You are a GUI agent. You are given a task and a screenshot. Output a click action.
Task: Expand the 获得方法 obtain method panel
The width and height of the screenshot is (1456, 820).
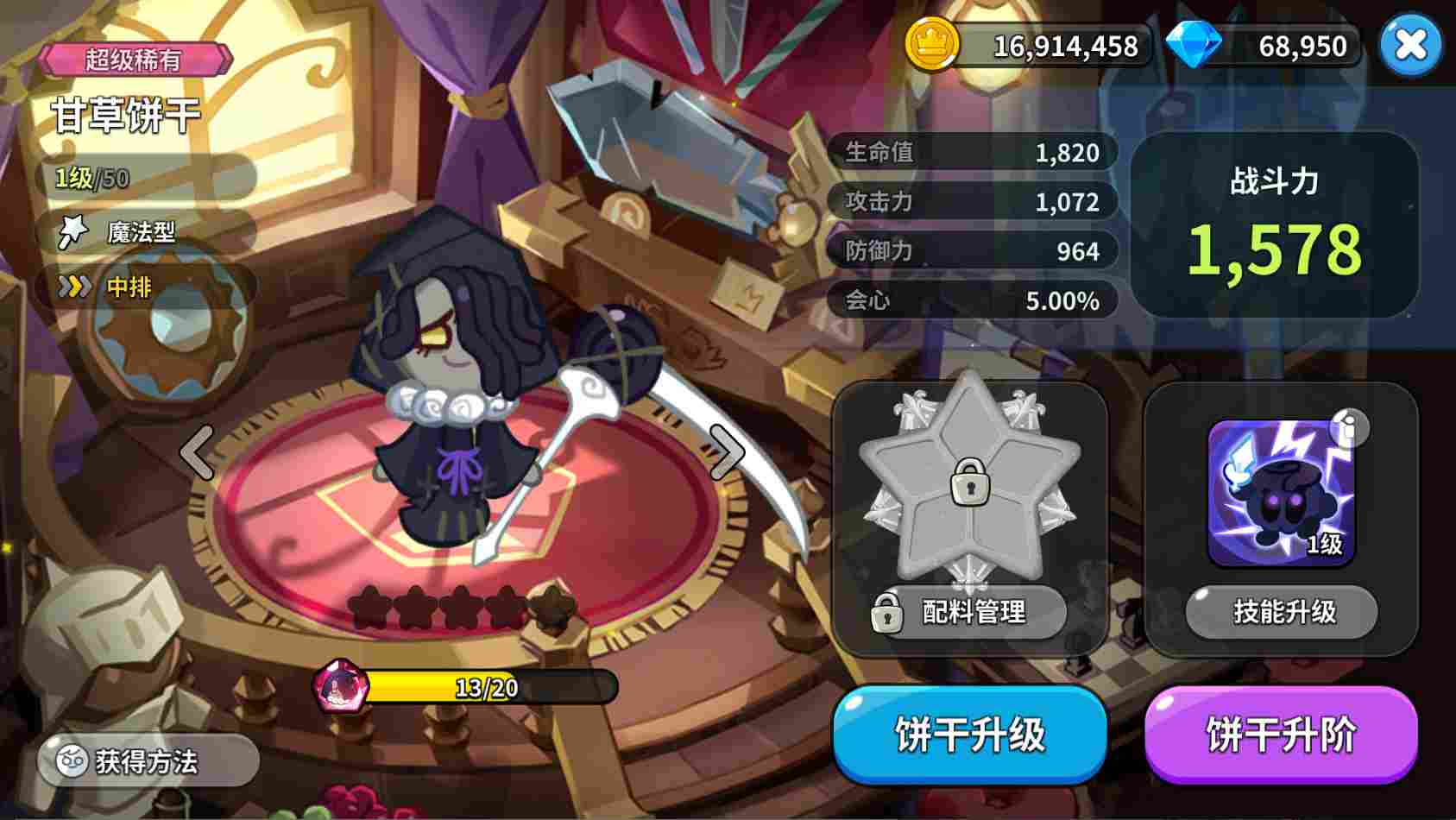point(149,760)
